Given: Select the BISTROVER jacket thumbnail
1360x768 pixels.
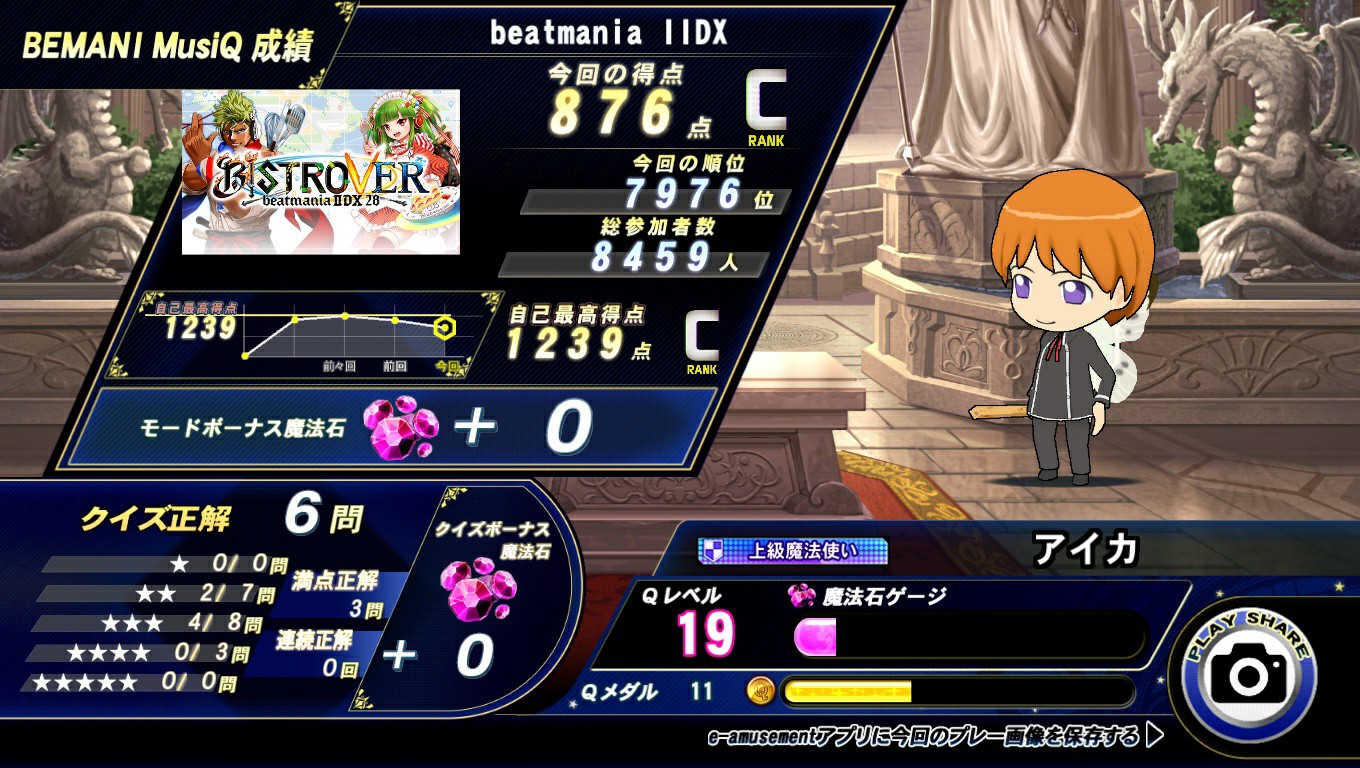Looking at the screenshot, I should [321, 172].
